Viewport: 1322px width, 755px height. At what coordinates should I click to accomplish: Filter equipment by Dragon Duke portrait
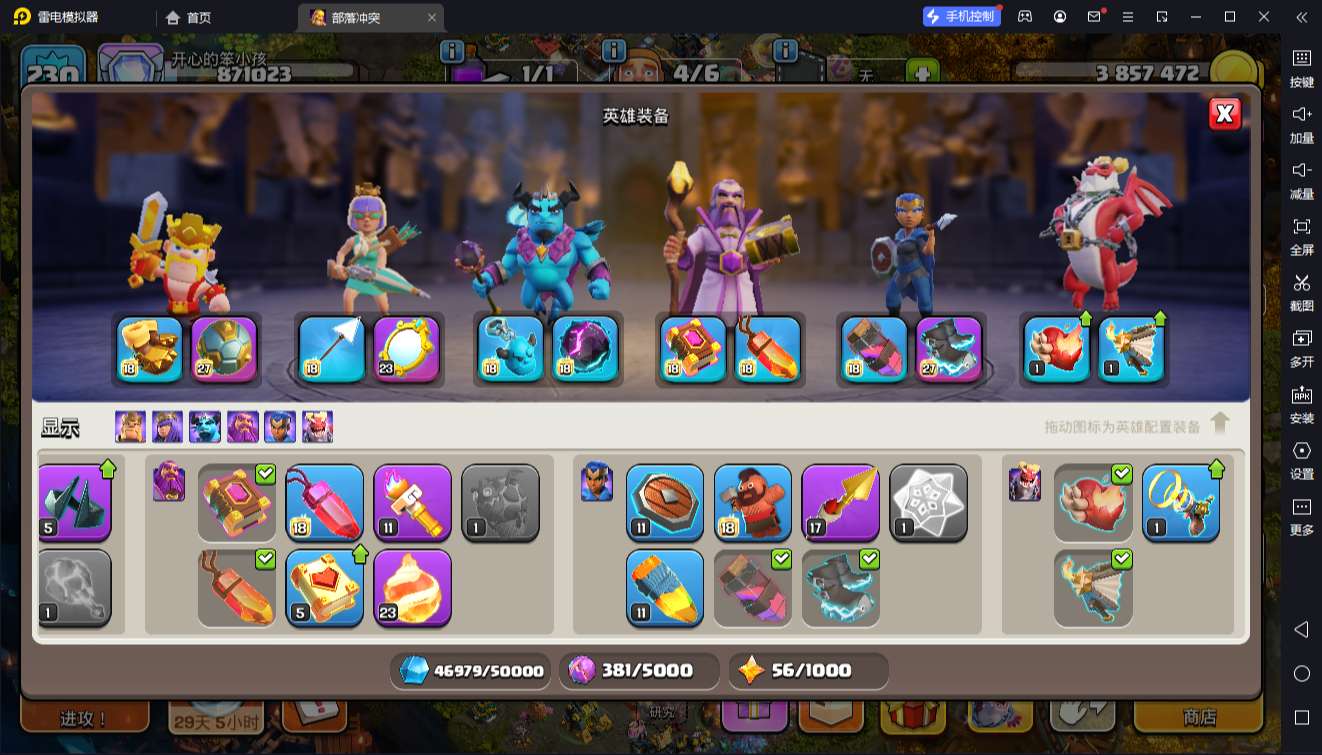pyautogui.click(x=317, y=427)
